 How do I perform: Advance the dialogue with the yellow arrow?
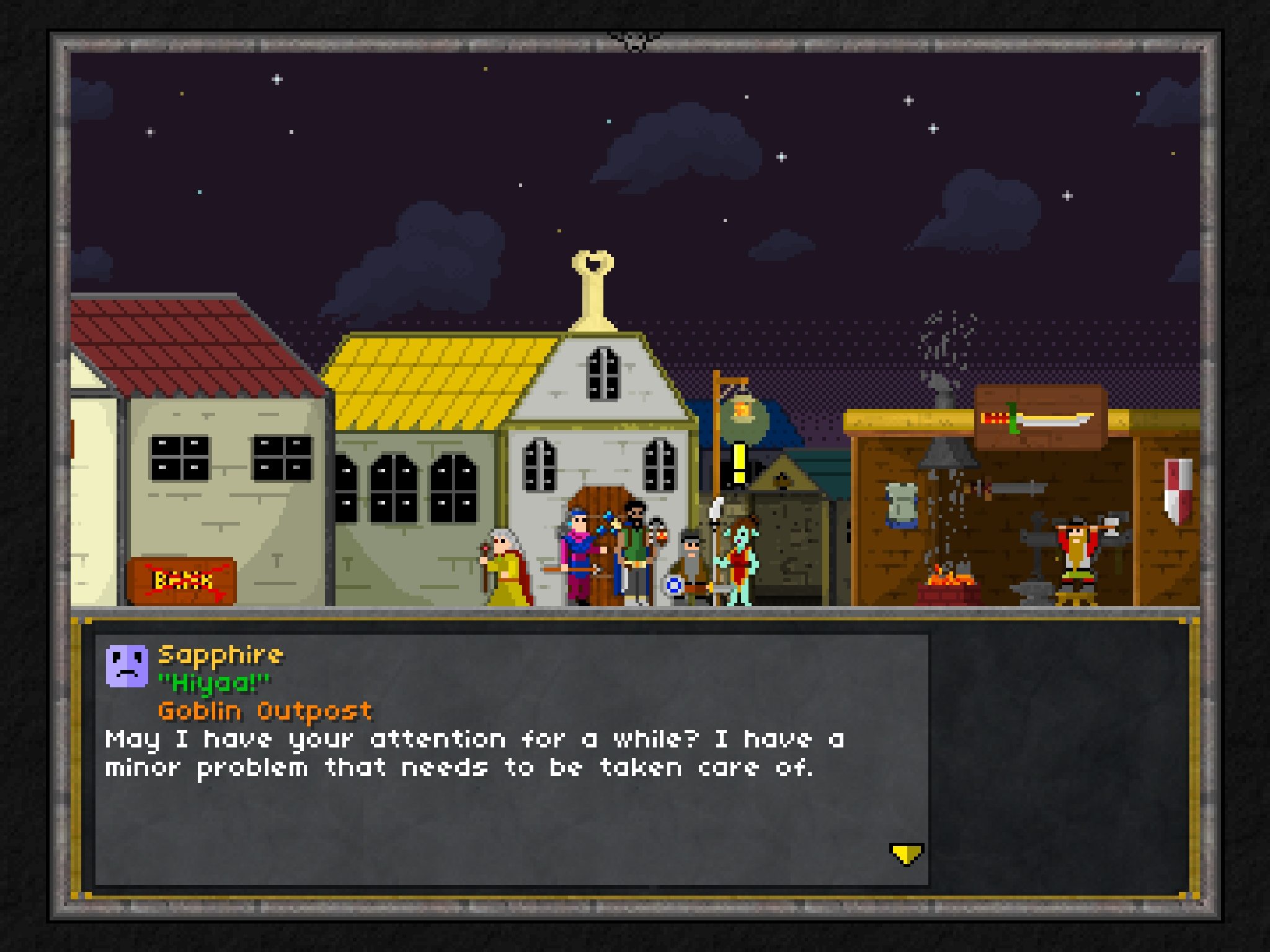click(x=906, y=854)
